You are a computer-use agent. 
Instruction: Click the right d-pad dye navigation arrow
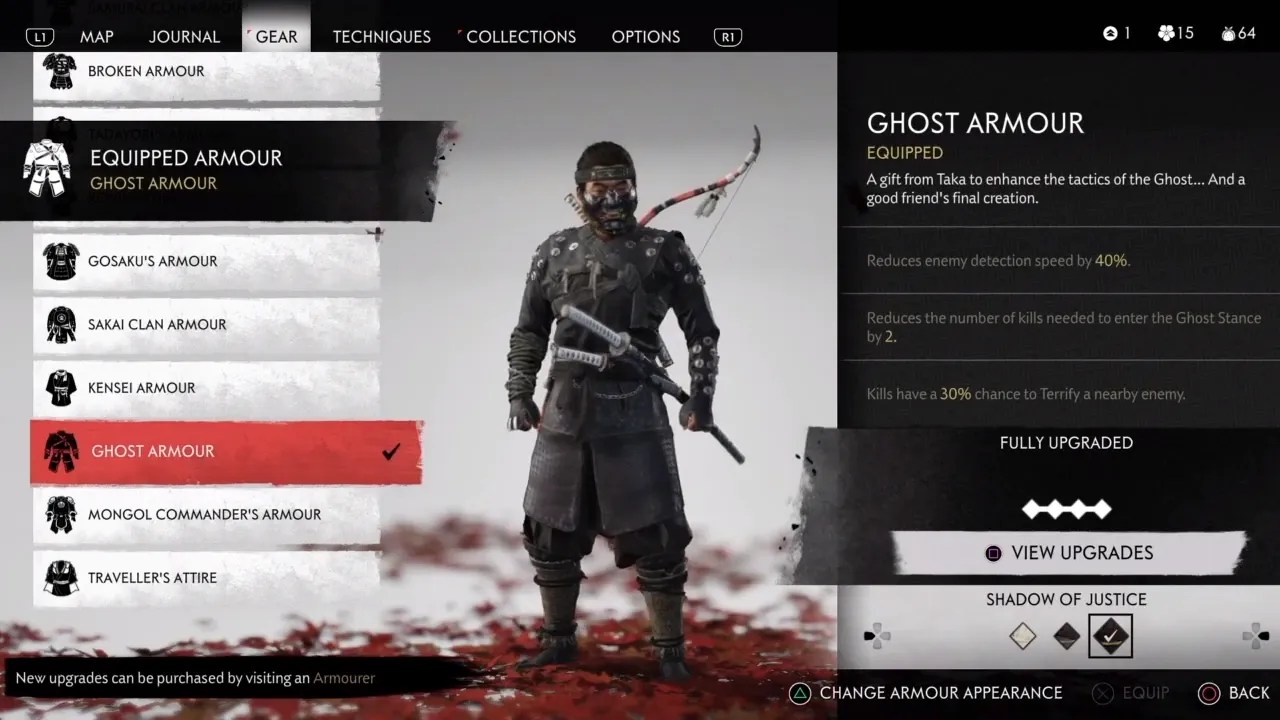click(x=1255, y=636)
